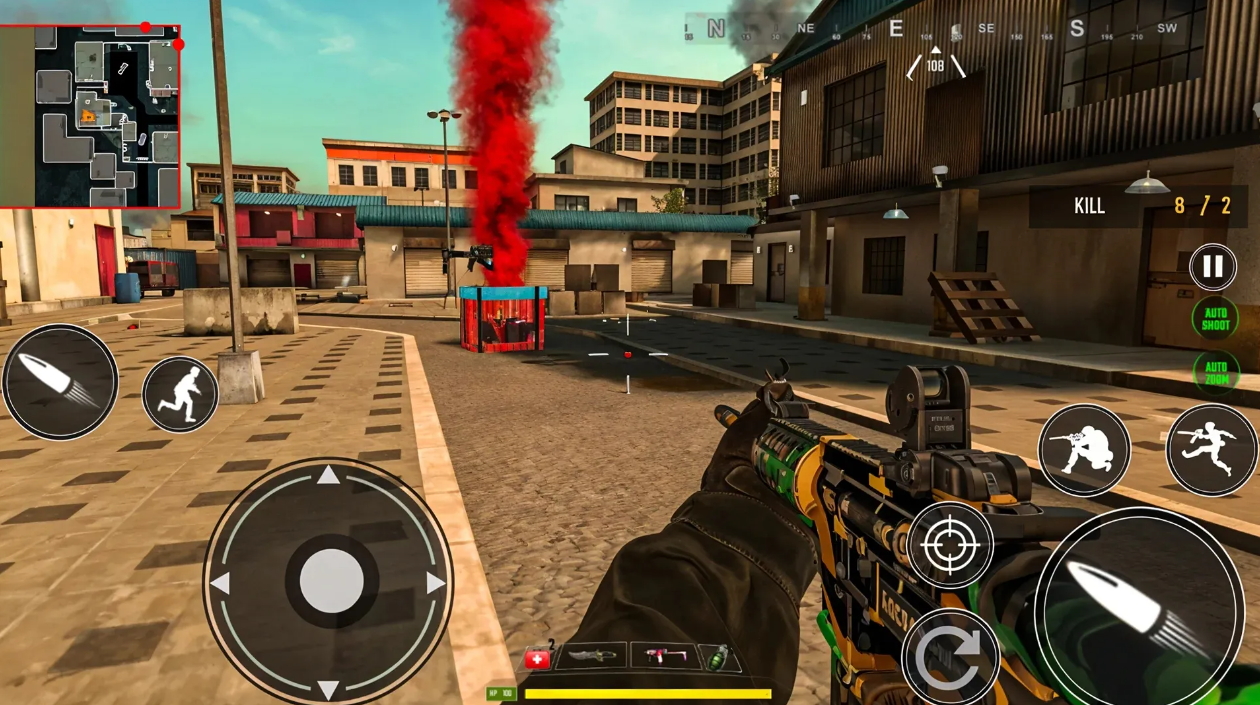This screenshot has height=705, width=1260.
Task: Tap the running man sprint button
Action: click(x=180, y=394)
